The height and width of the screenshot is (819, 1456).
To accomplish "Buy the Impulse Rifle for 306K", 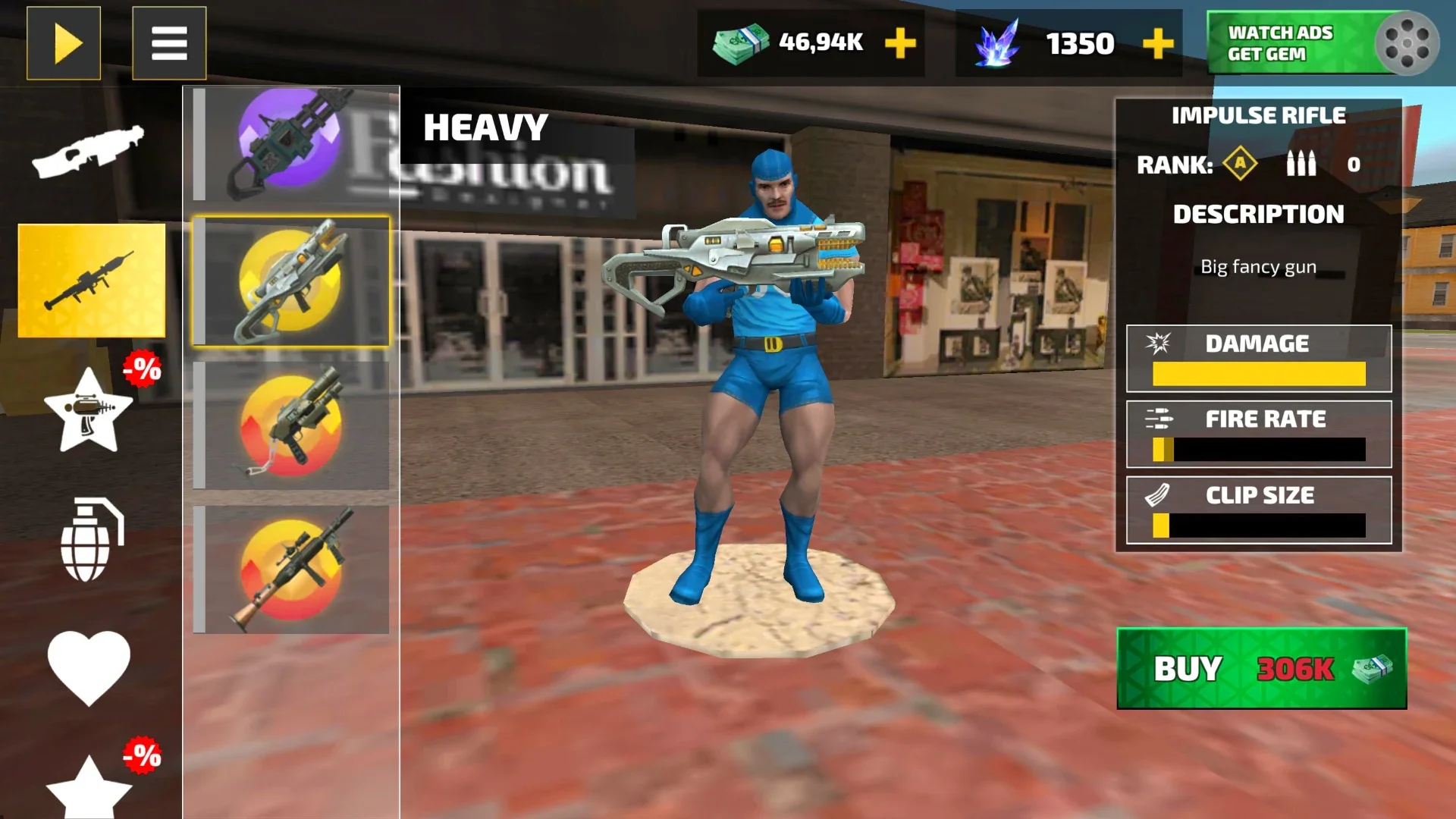I will tap(1261, 669).
